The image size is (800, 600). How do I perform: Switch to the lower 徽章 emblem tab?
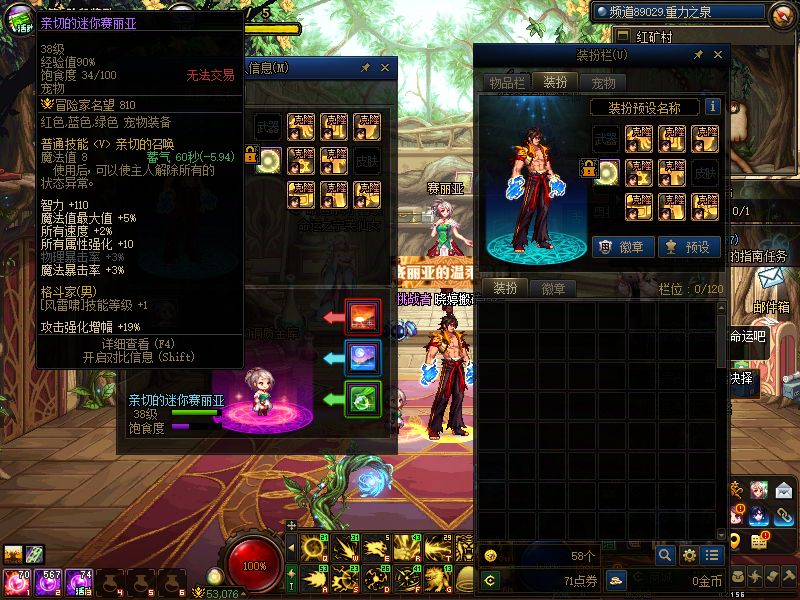pyautogui.click(x=553, y=289)
